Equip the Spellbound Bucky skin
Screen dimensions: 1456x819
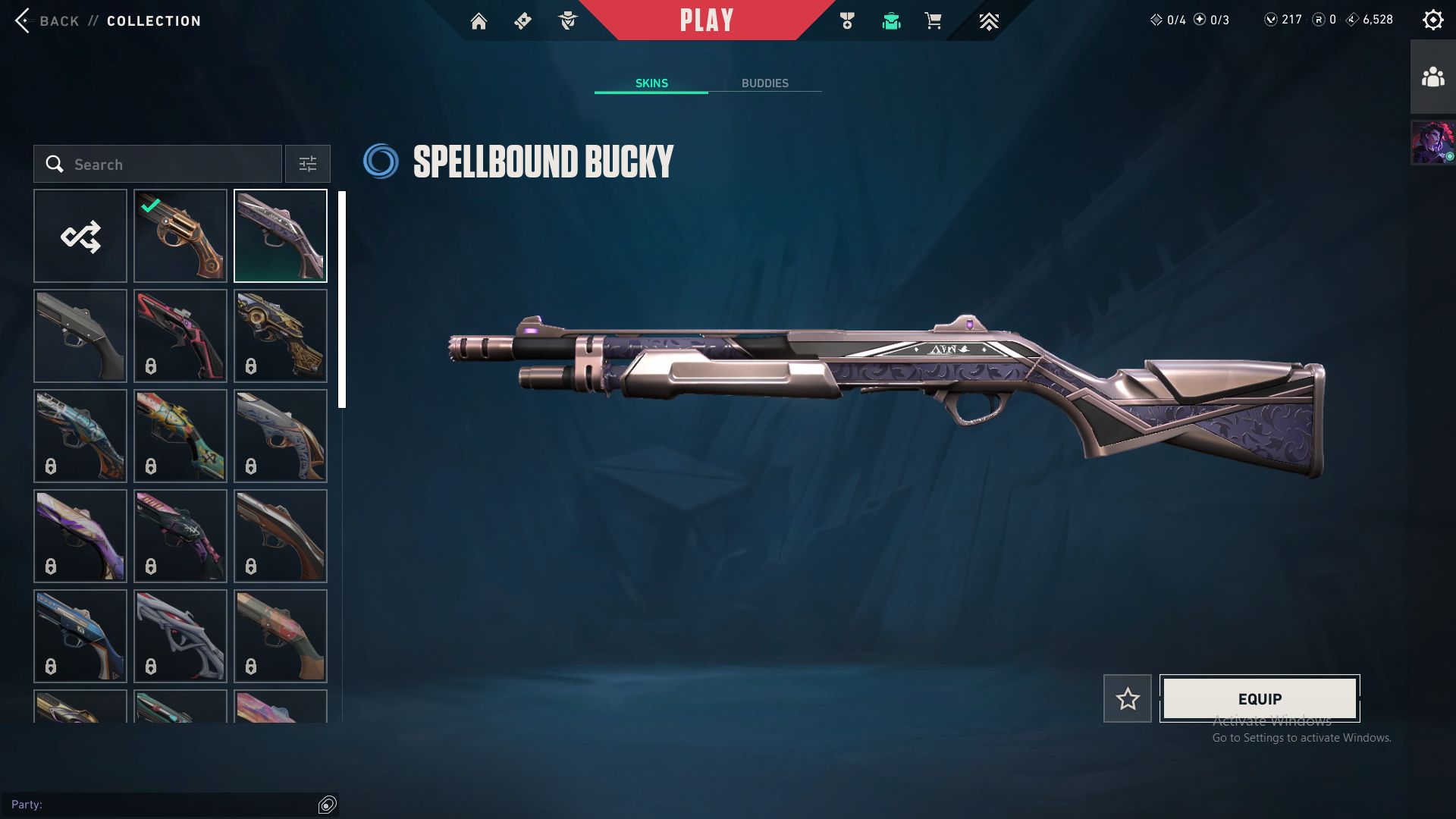[x=1260, y=698]
